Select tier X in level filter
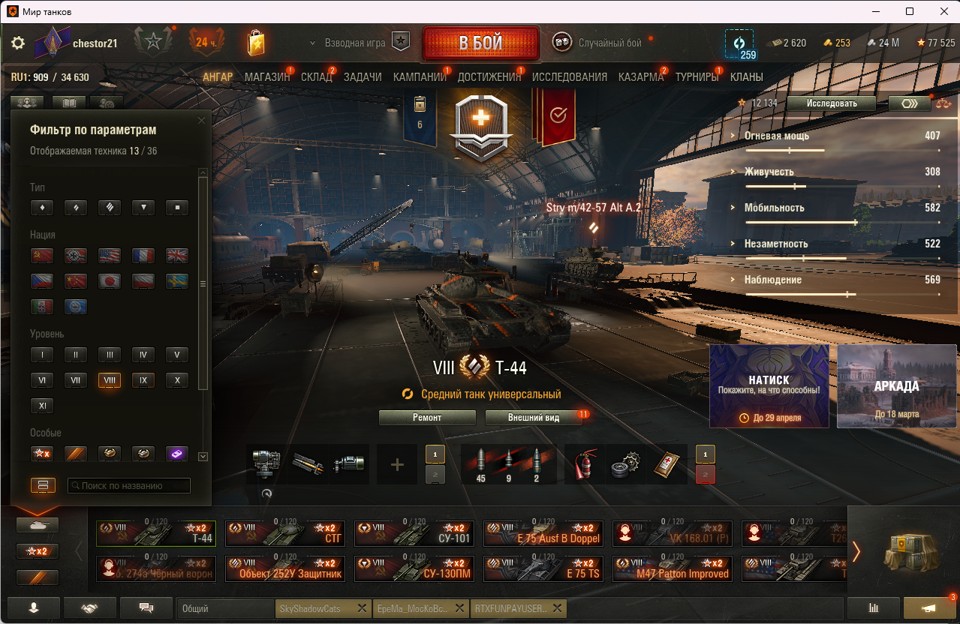The image size is (960, 624). [176, 380]
